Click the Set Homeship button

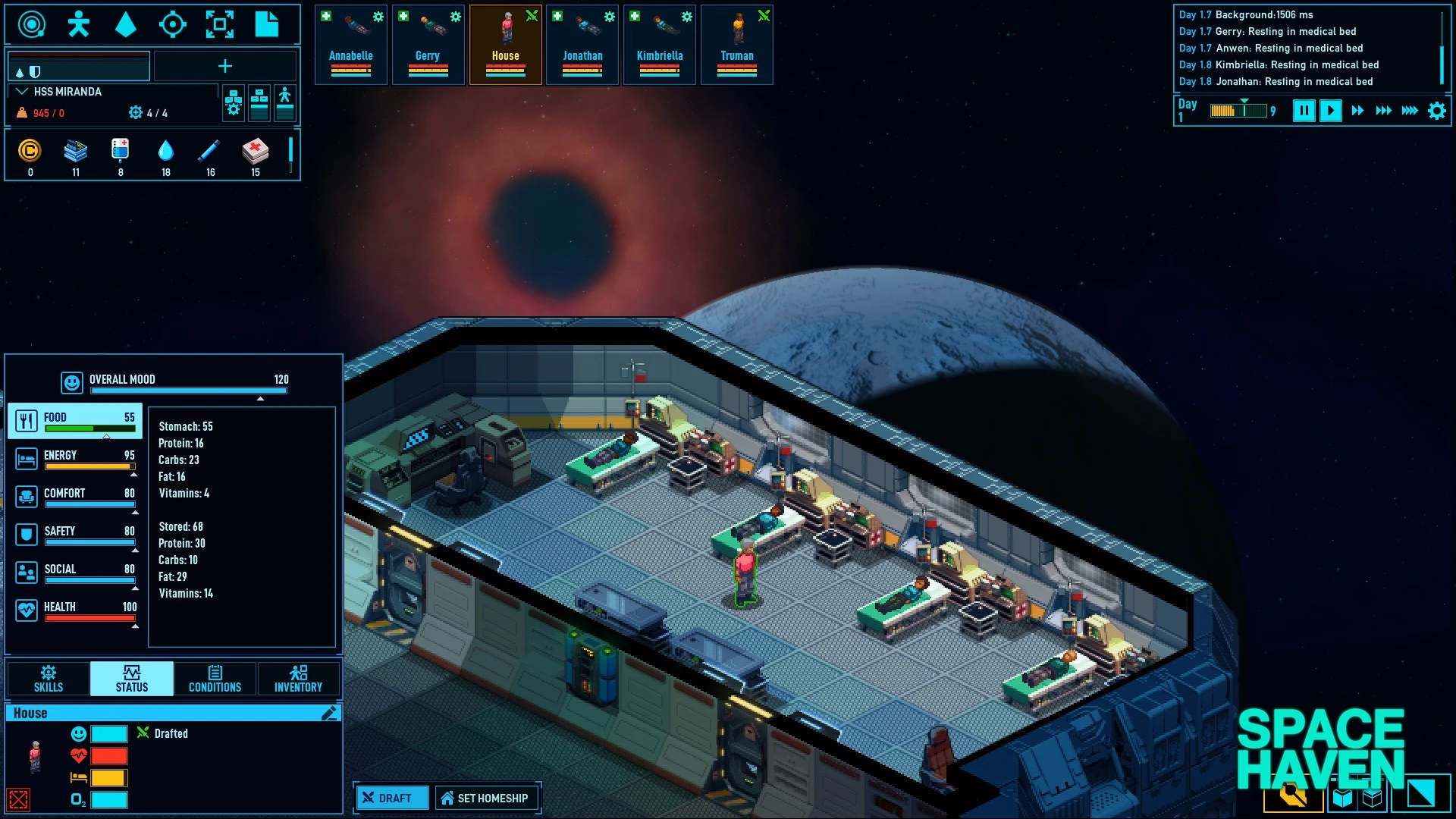click(486, 798)
